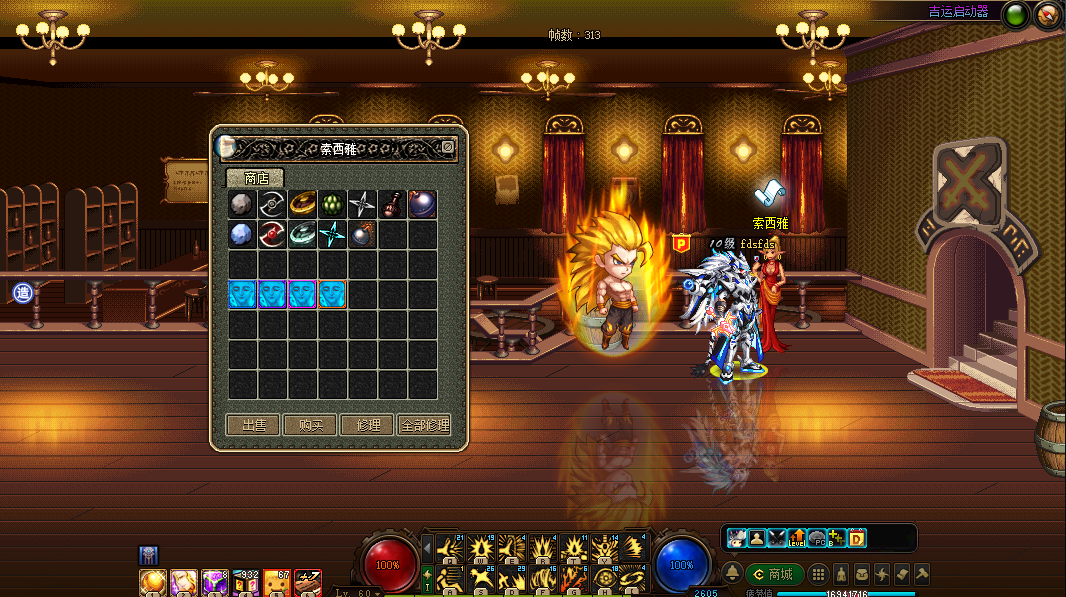1066x597 pixels.
Task: Click the 购买 buy button
Action: coord(310,425)
